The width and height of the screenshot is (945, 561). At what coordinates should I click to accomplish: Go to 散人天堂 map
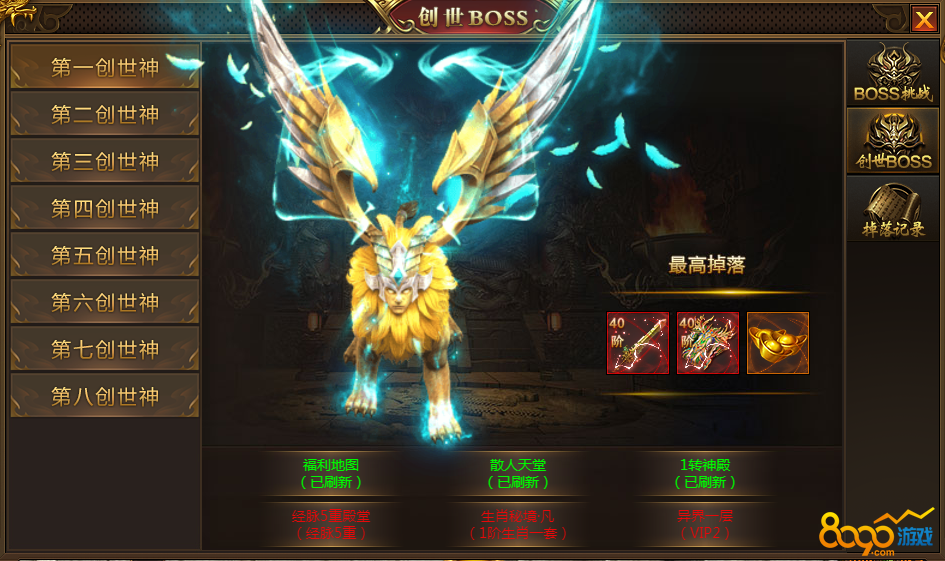point(518,473)
